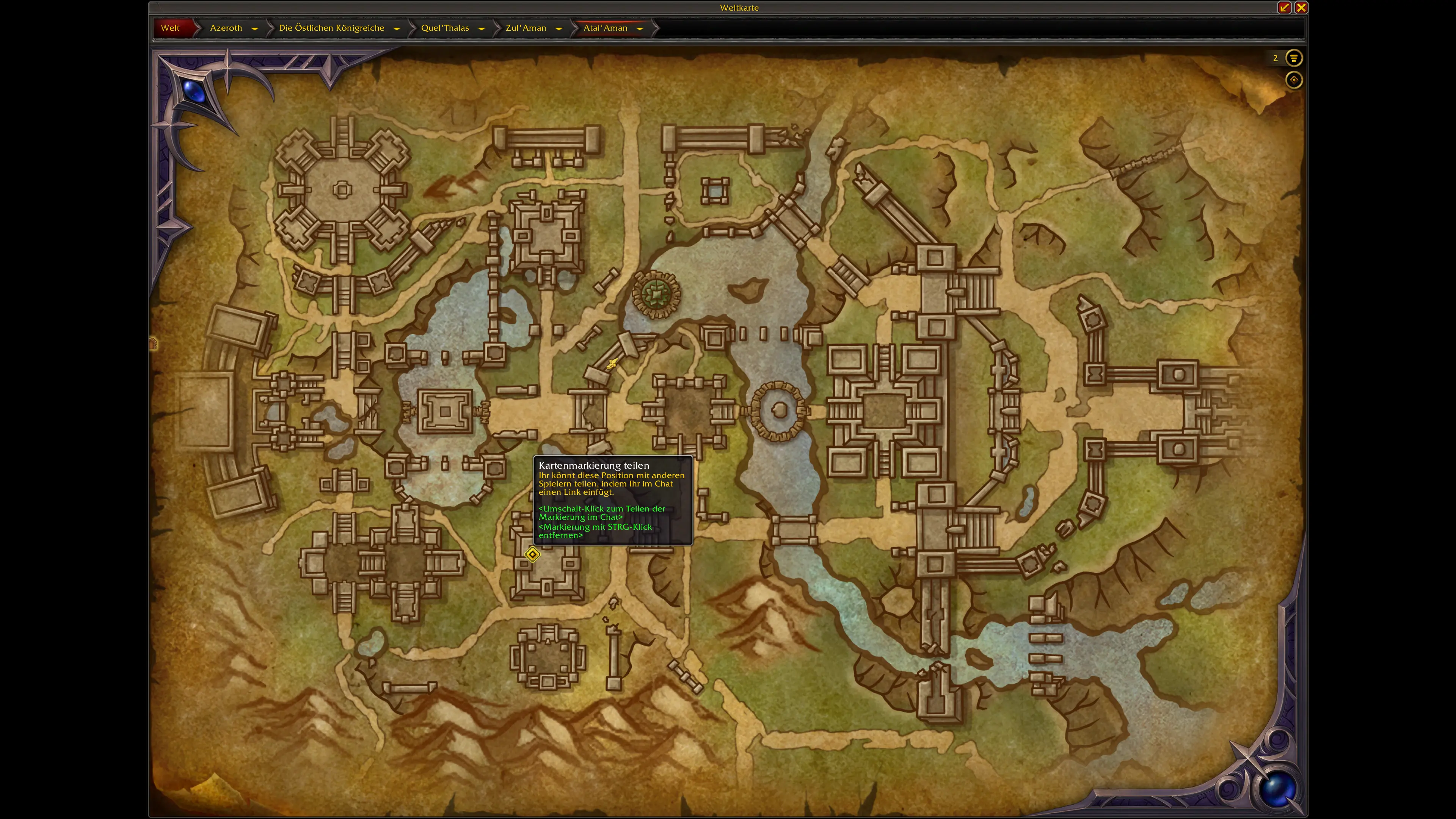Image resolution: width=1456 pixels, height=819 pixels.
Task: Select the Atal'Aman breadcrumb
Action: coord(605,28)
